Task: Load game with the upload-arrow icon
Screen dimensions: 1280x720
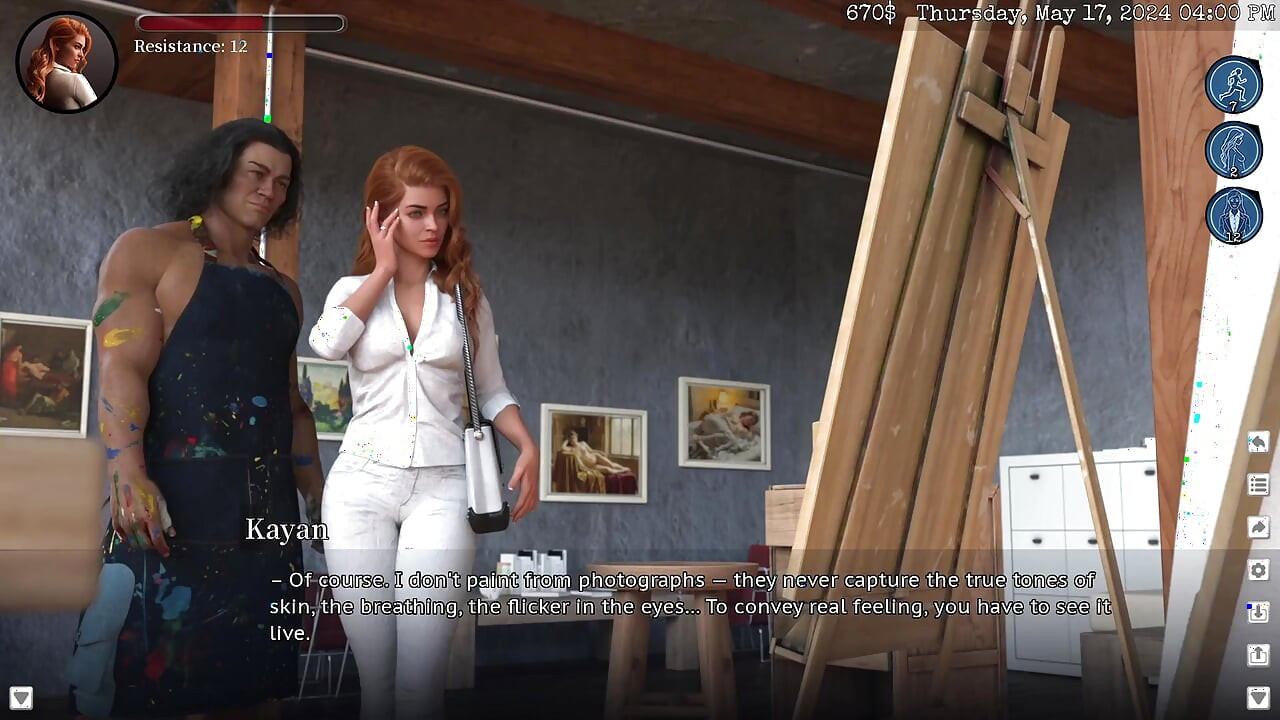Action: pos(1258,655)
